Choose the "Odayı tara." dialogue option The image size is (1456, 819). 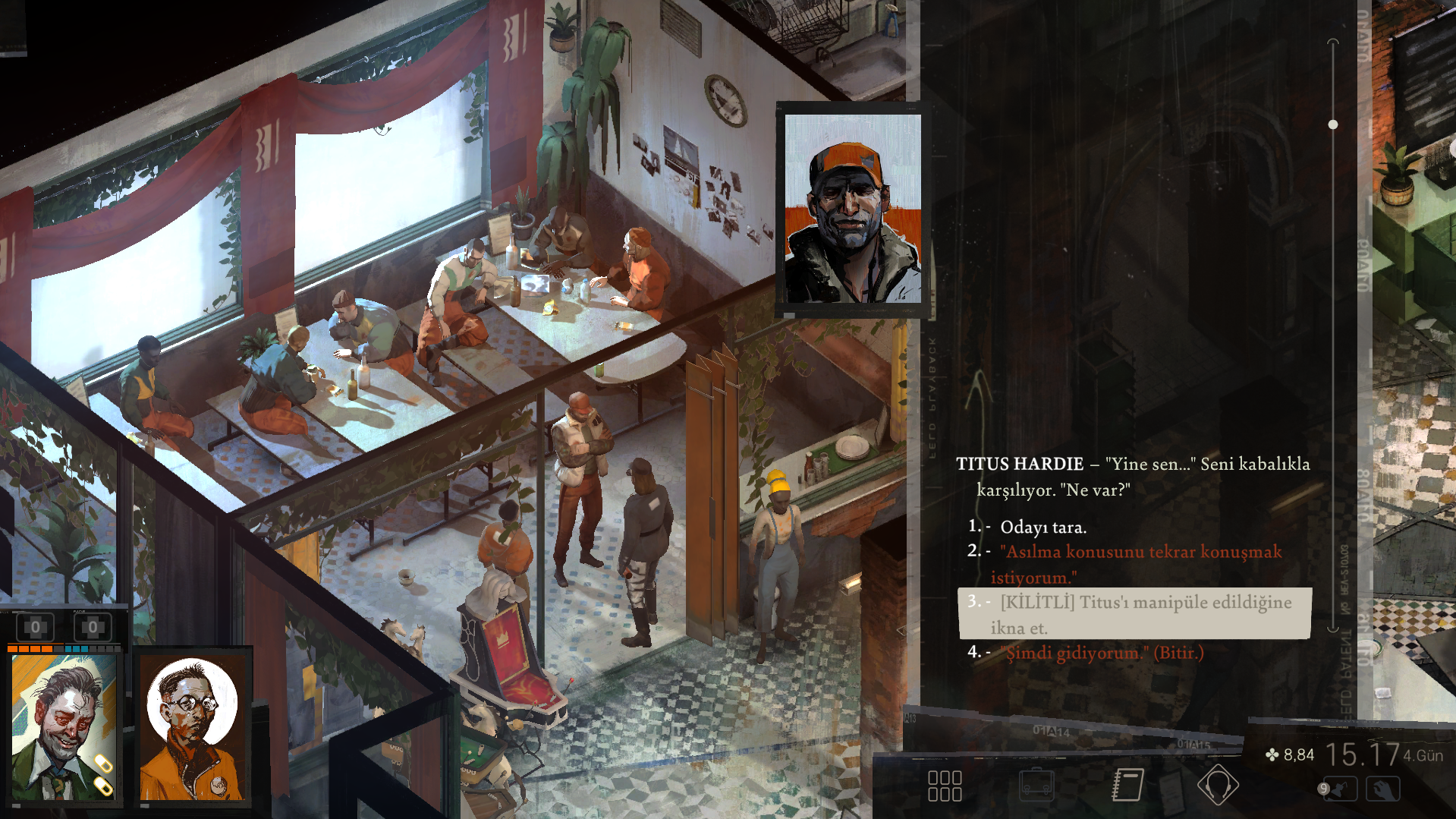pos(1042,527)
